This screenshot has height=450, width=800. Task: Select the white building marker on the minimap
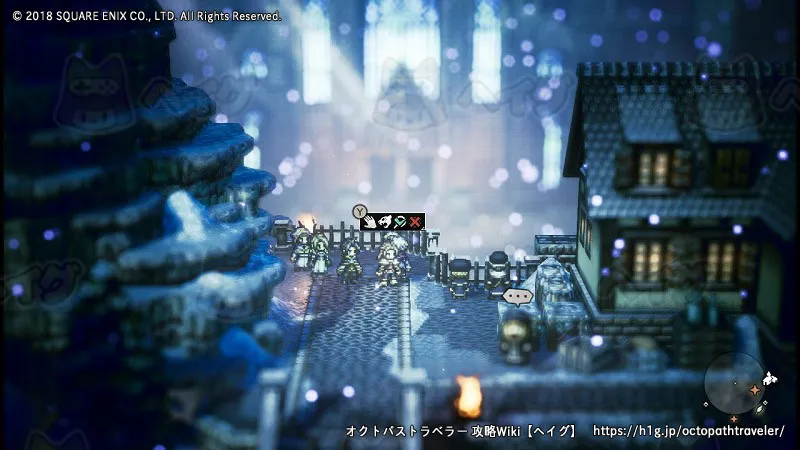tap(768, 379)
